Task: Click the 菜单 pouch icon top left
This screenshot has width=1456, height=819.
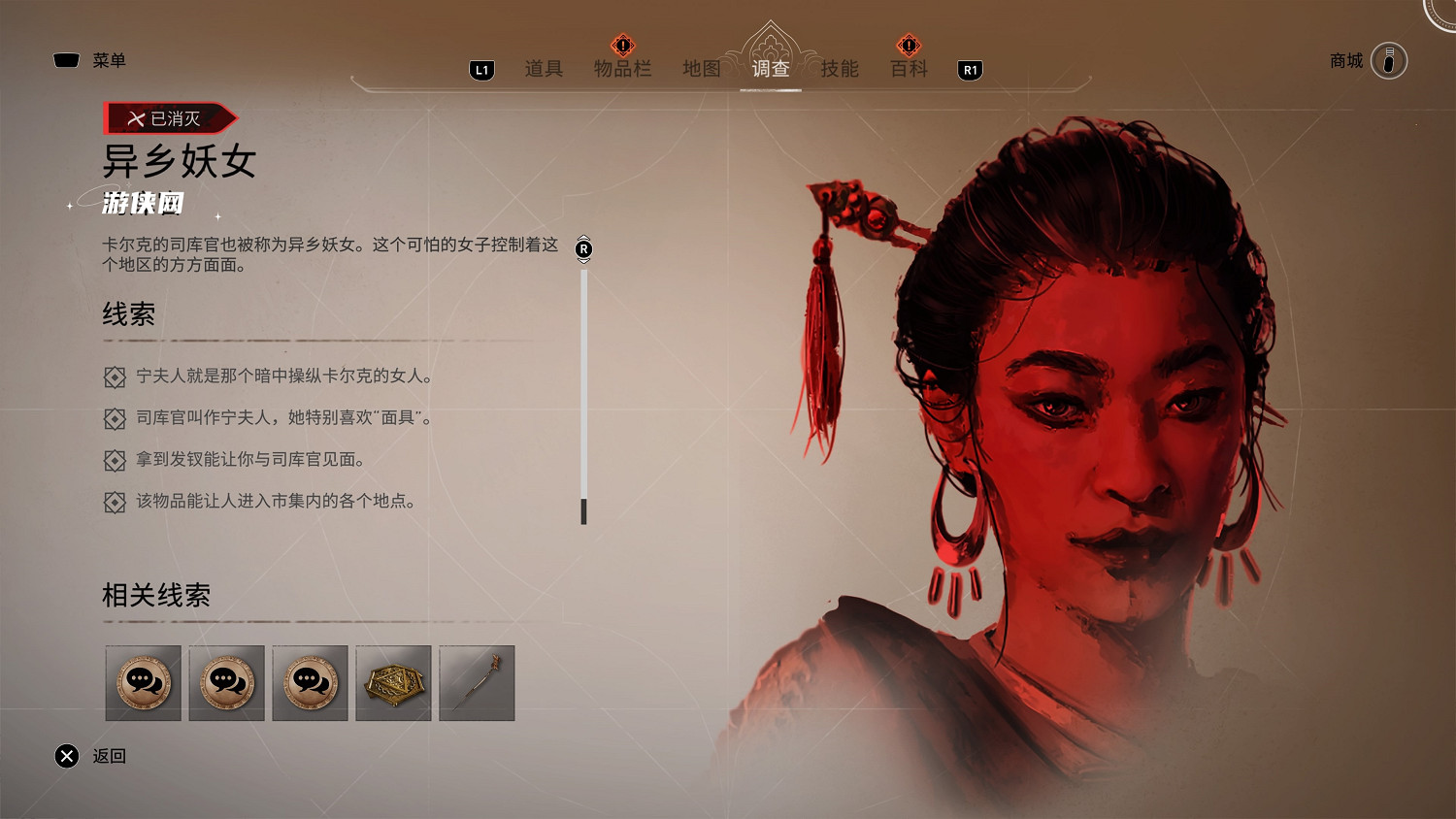Action: (x=65, y=59)
